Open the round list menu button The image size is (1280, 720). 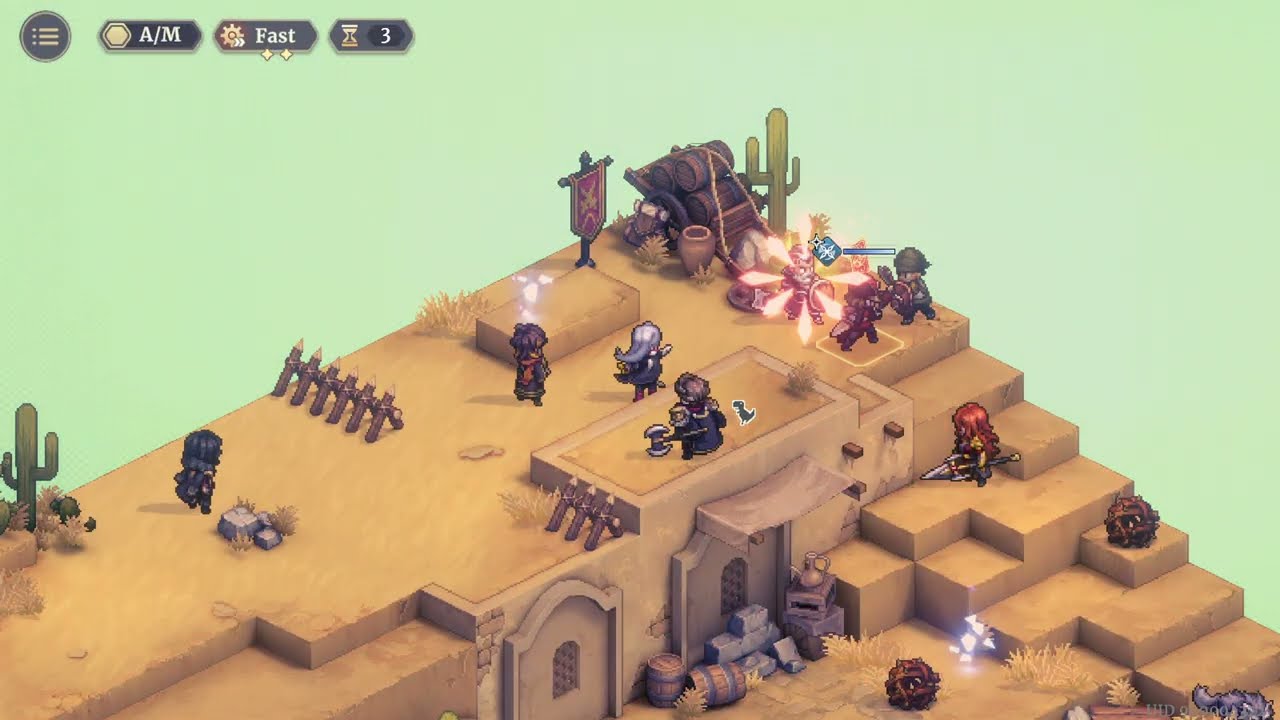45,37
